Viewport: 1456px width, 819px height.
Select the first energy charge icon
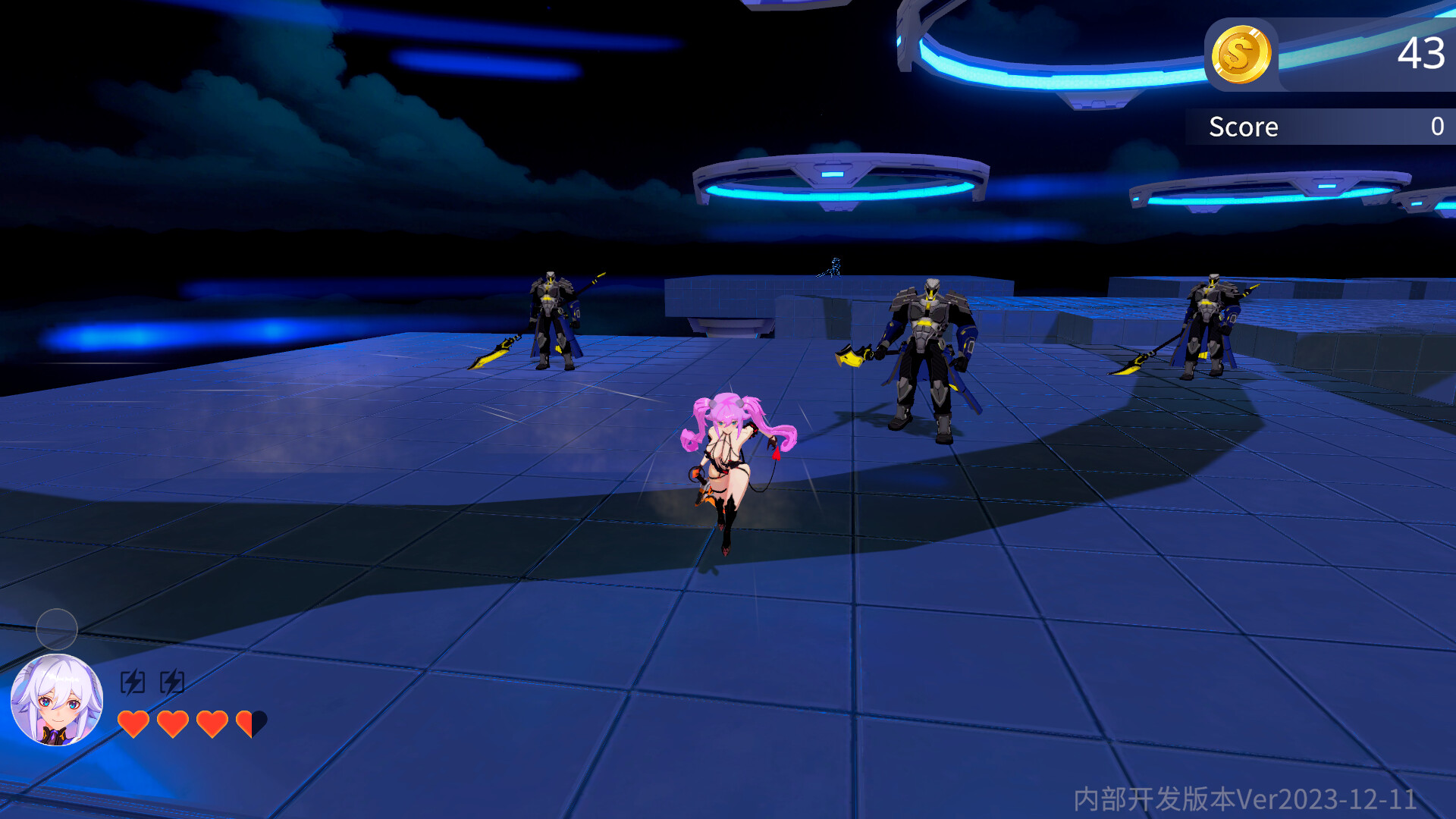coord(133,682)
